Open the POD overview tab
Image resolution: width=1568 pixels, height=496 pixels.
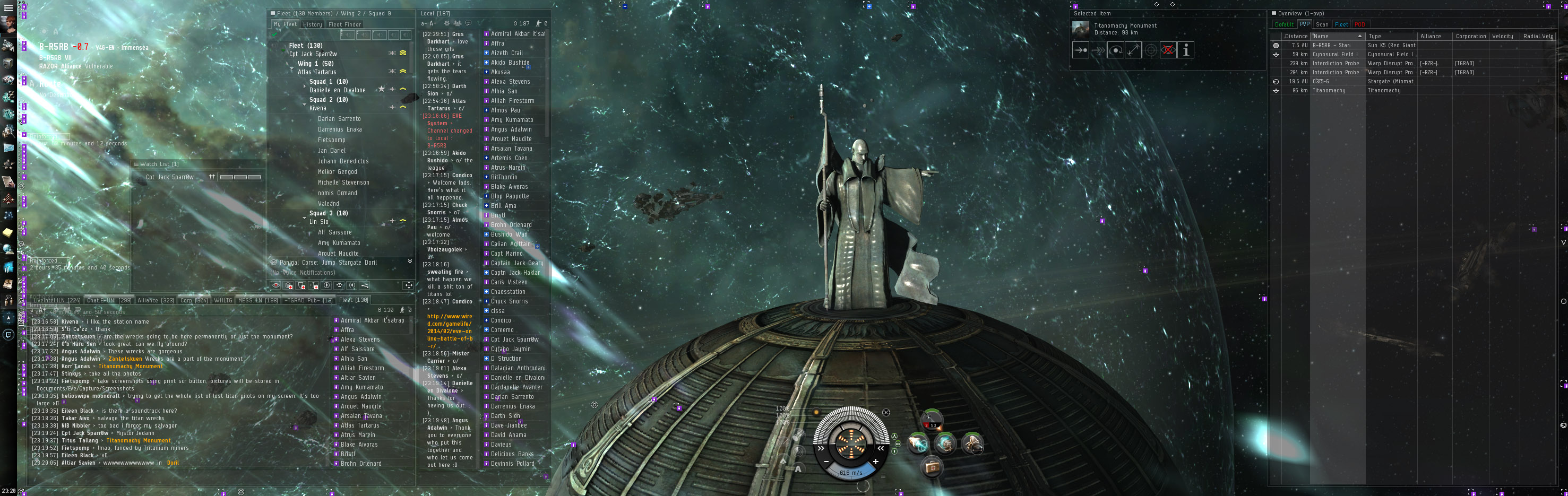coord(1359,25)
